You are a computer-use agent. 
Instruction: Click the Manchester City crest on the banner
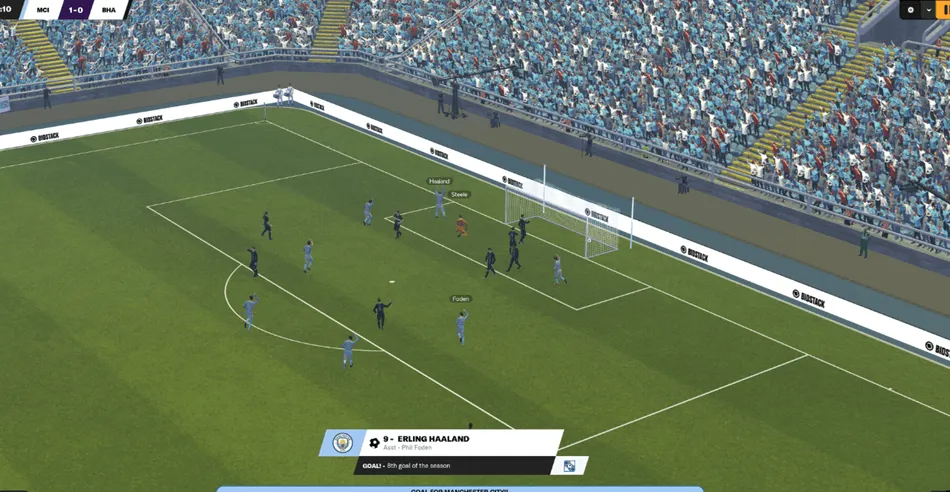[x=343, y=442]
